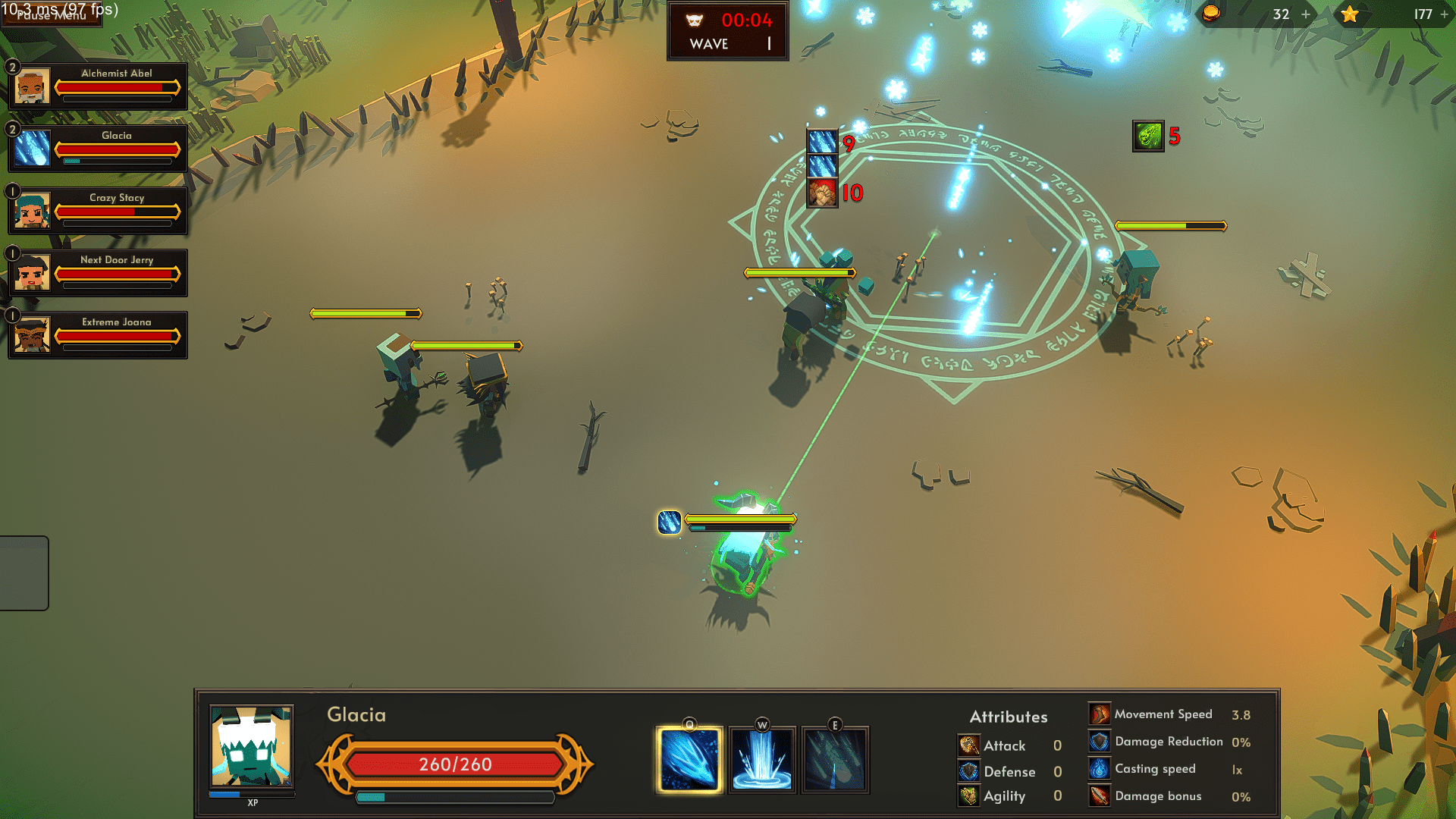The width and height of the screenshot is (1456, 819).
Task: Add more gold coins with plus button
Action: 1306,14
